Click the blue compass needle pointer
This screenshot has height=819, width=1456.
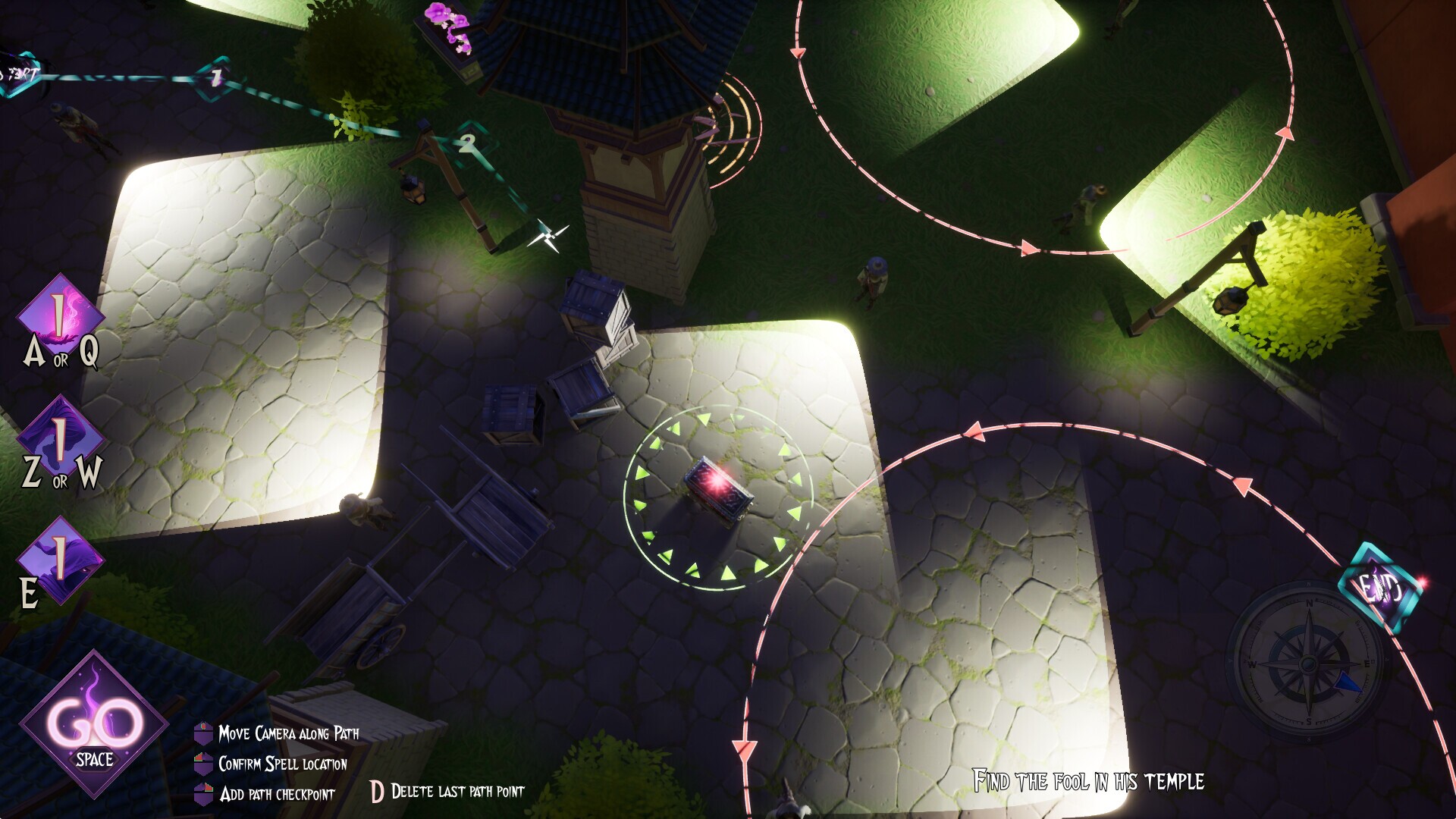point(1348,682)
